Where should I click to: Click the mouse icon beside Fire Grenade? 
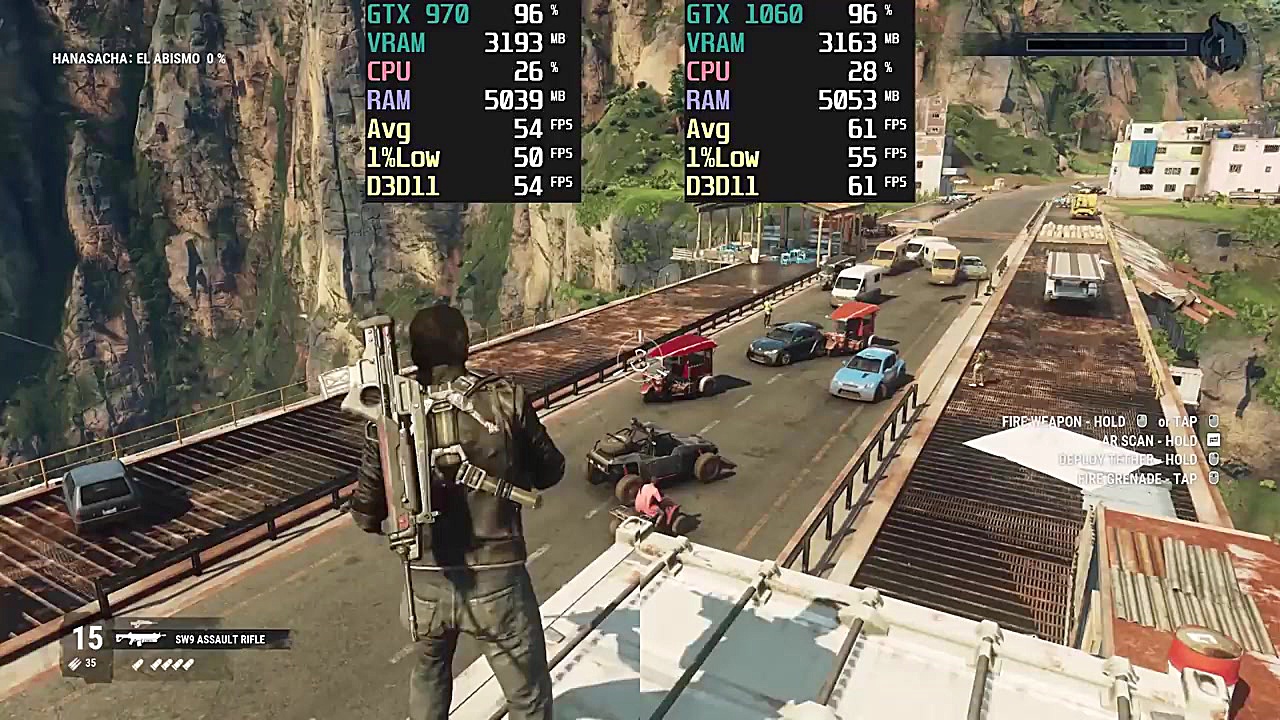coord(1213,478)
